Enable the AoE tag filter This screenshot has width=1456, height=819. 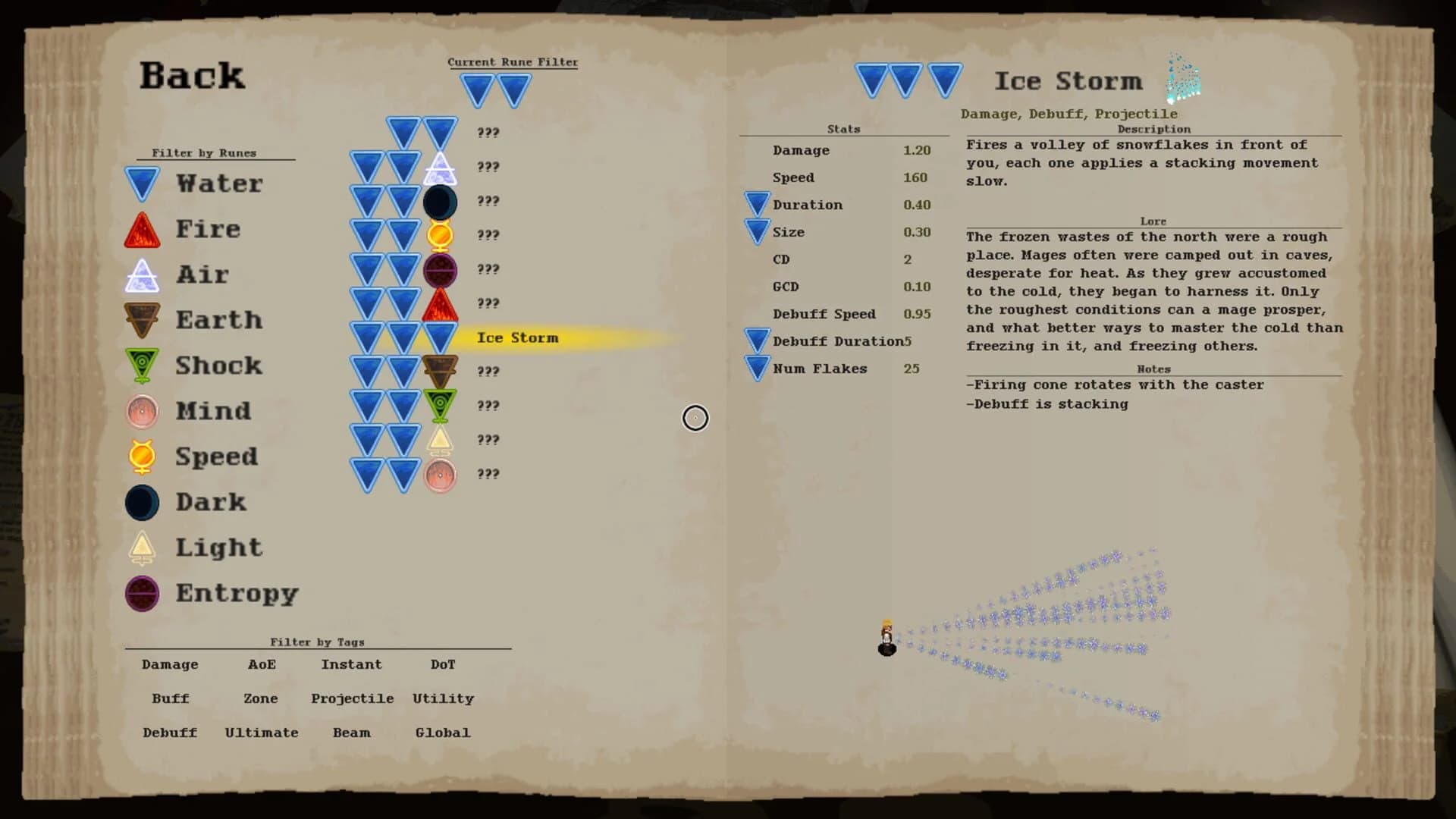coord(261,664)
